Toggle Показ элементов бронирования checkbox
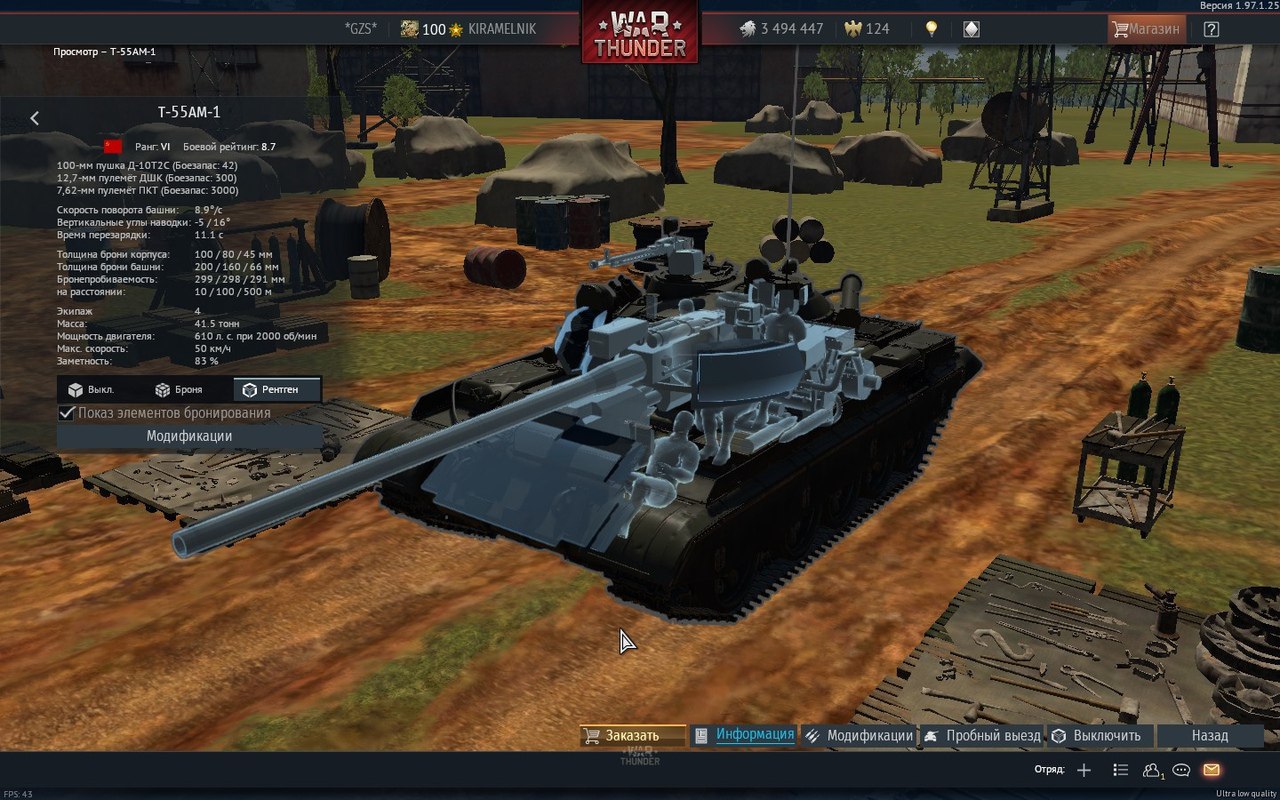1280x800 pixels. (x=68, y=413)
